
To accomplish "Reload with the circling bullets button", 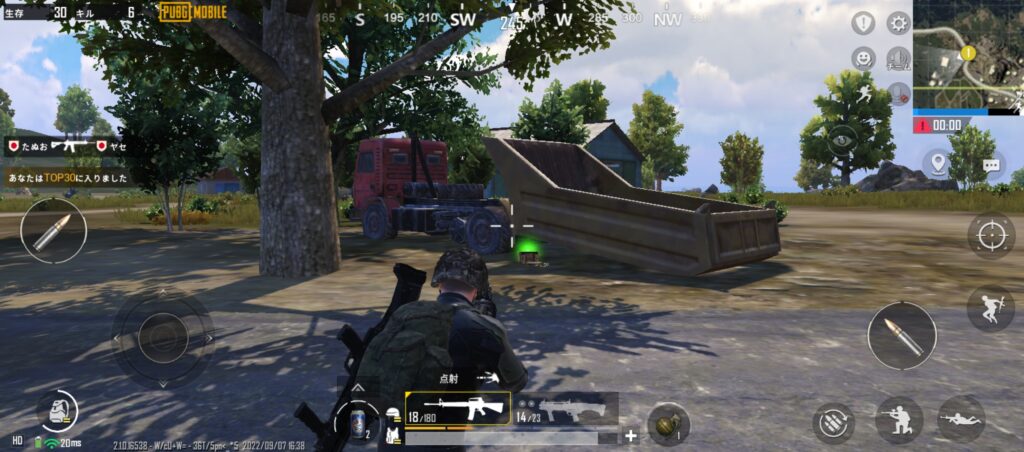I will [832, 422].
